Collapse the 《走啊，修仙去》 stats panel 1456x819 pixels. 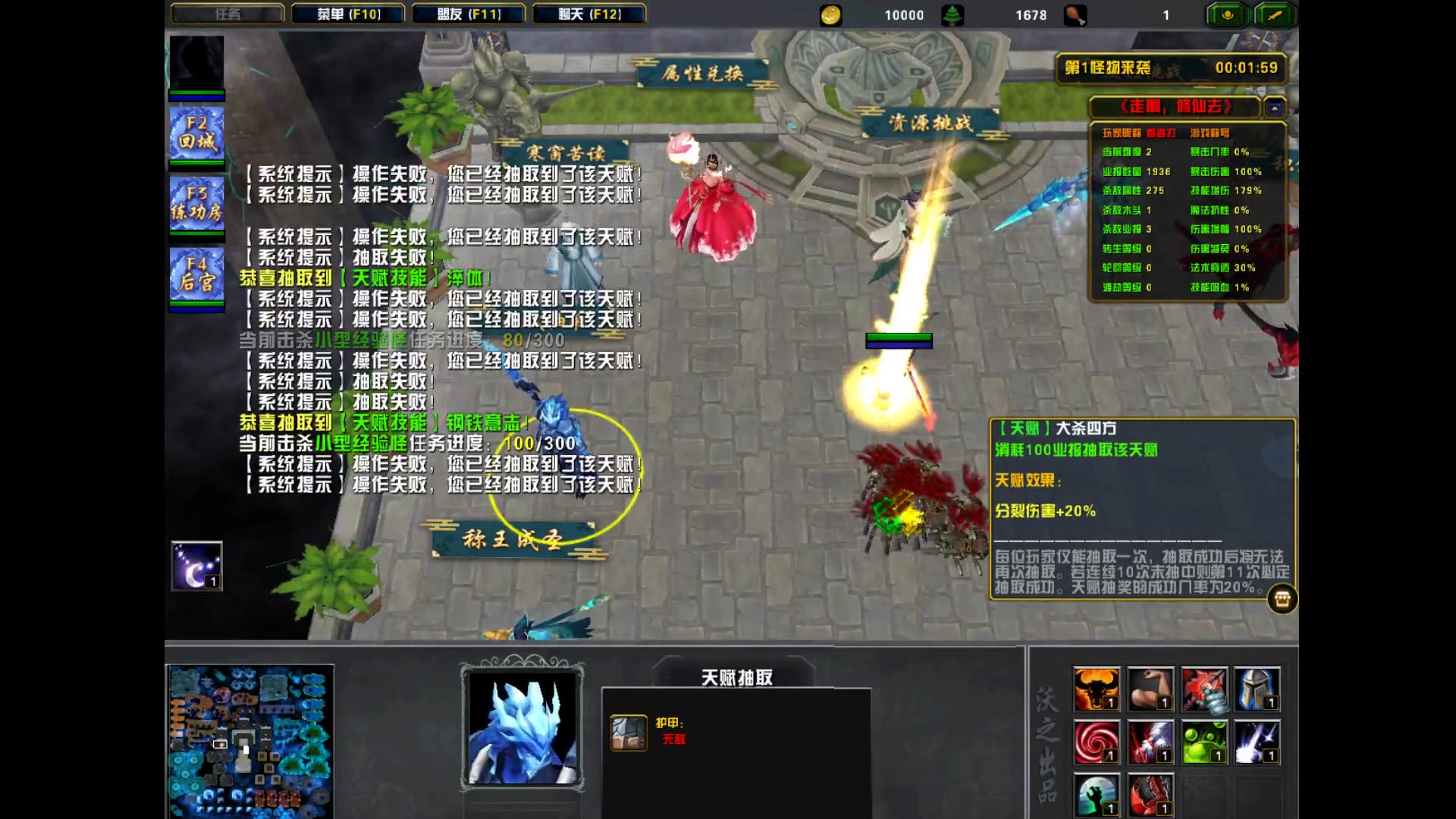[x=1274, y=108]
